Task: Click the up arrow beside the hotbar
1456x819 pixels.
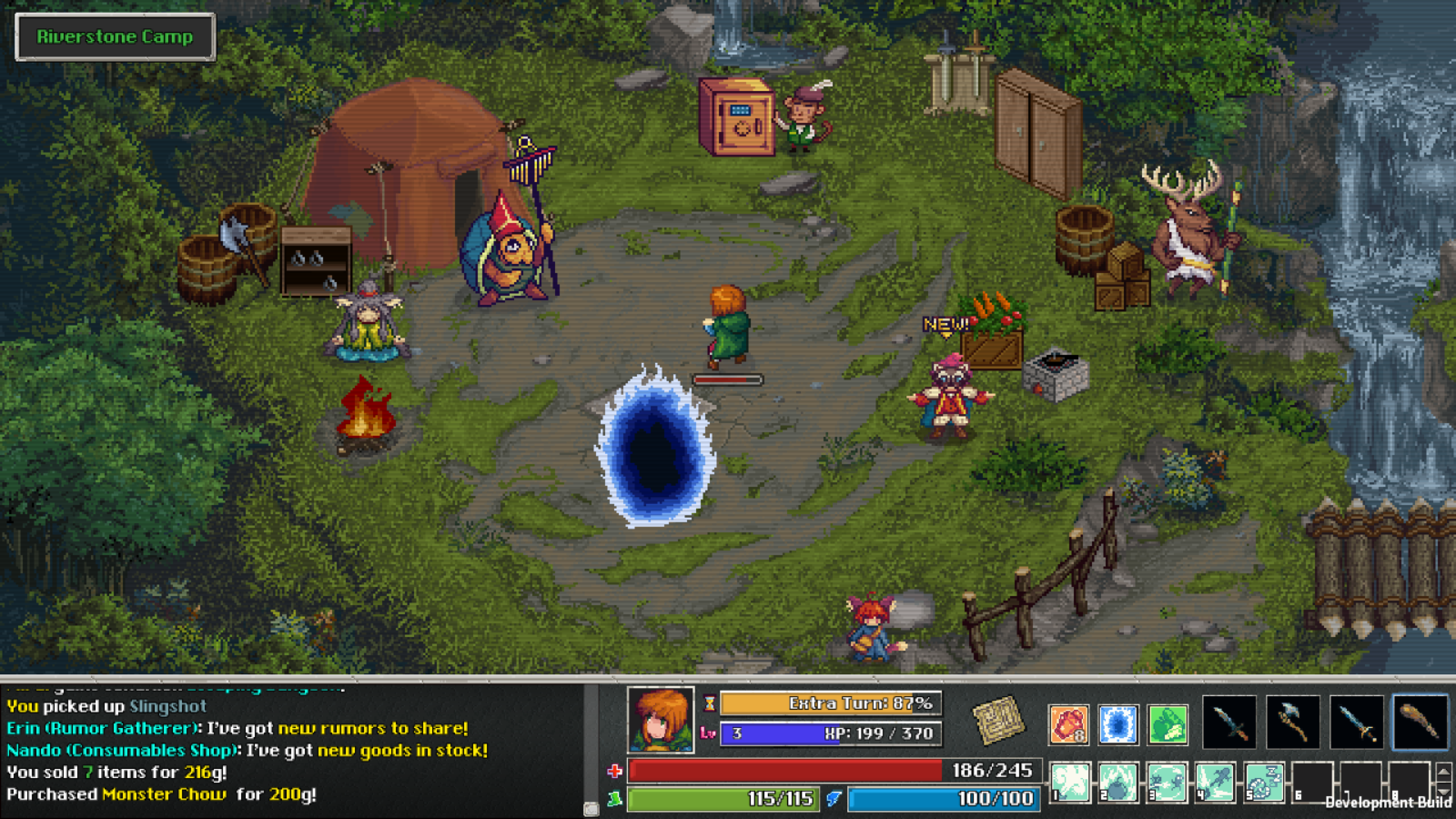Action: click(1443, 773)
